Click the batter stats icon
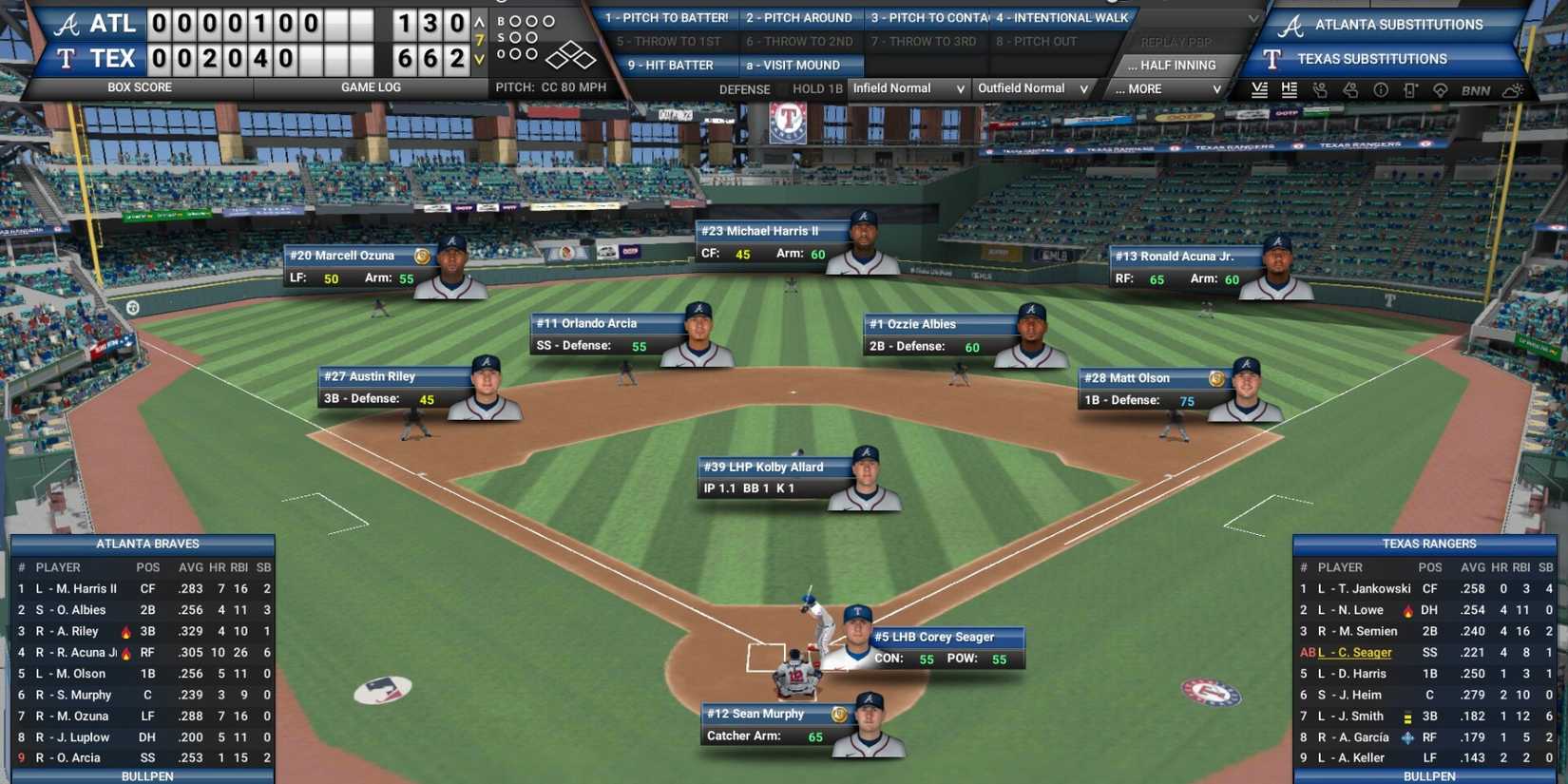1568x784 pixels. coord(1320,90)
